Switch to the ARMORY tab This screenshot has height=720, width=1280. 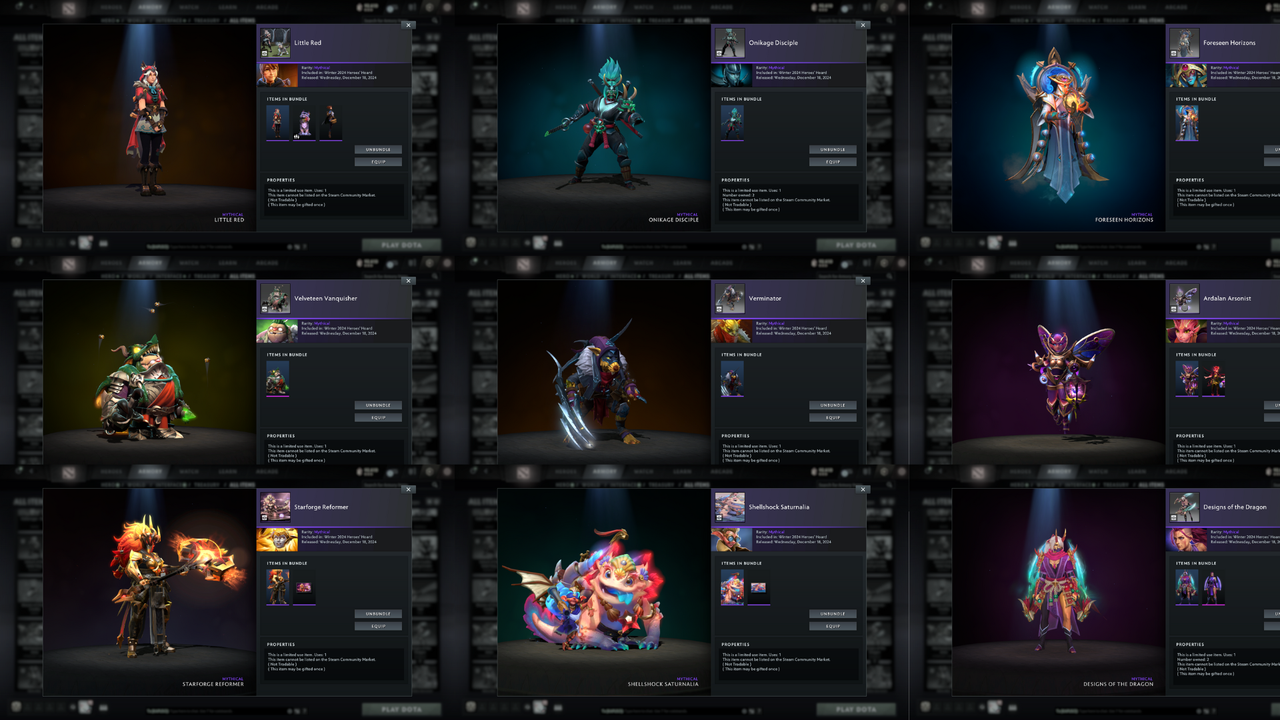pos(150,7)
